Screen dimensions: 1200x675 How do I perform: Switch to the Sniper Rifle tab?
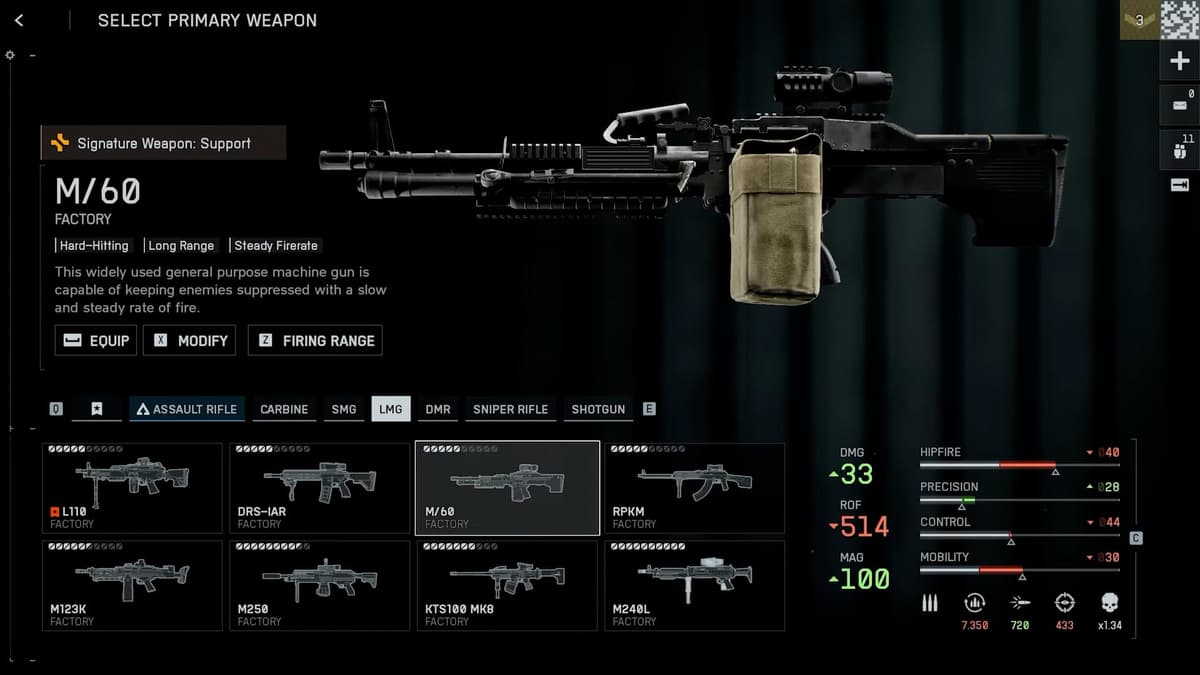pyautogui.click(x=510, y=409)
